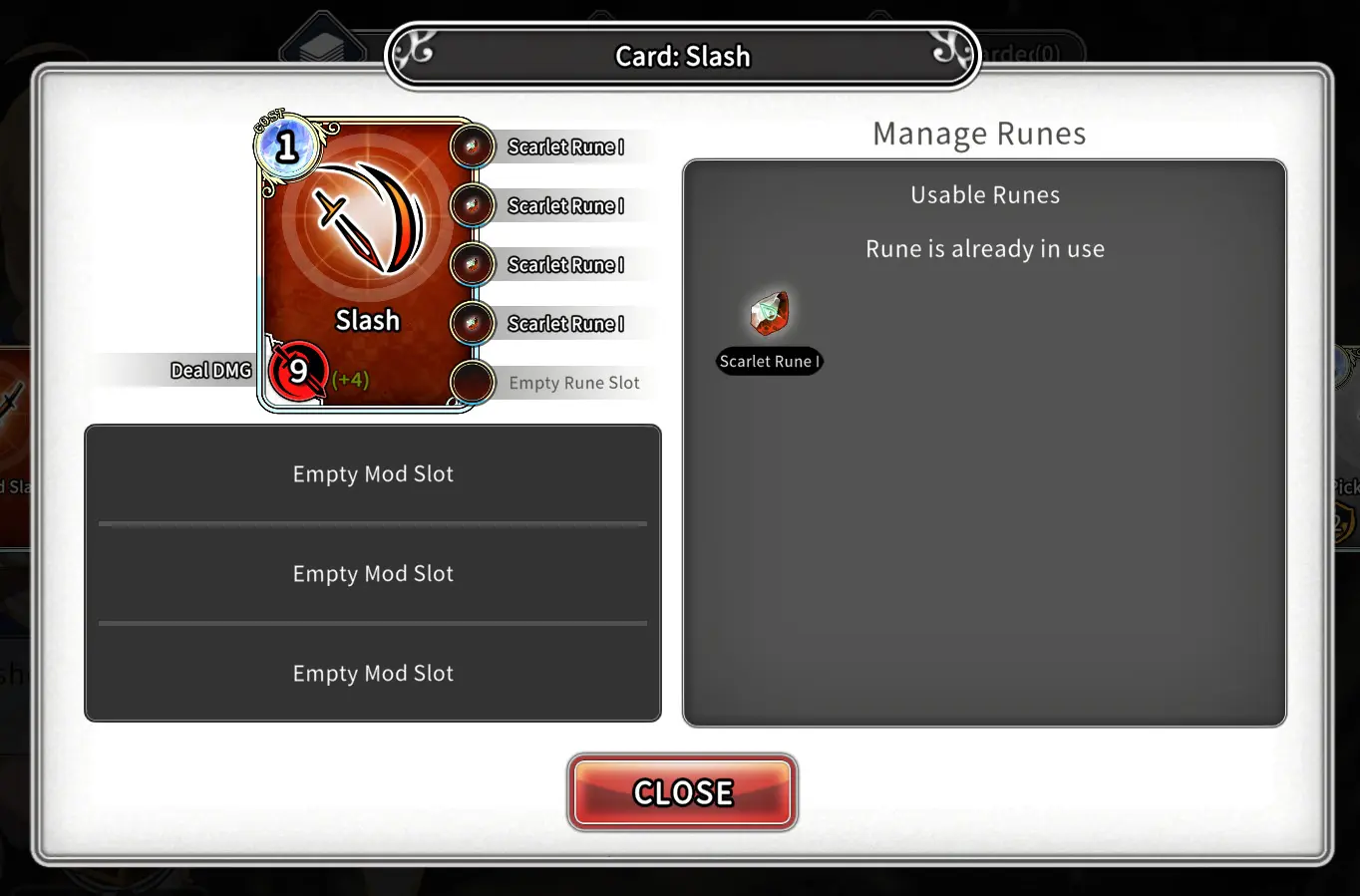Image resolution: width=1360 pixels, height=896 pixels.
Task: Click the Empty Rune Slot on the card
Action: pyautogui.click(x=473, y=383)
